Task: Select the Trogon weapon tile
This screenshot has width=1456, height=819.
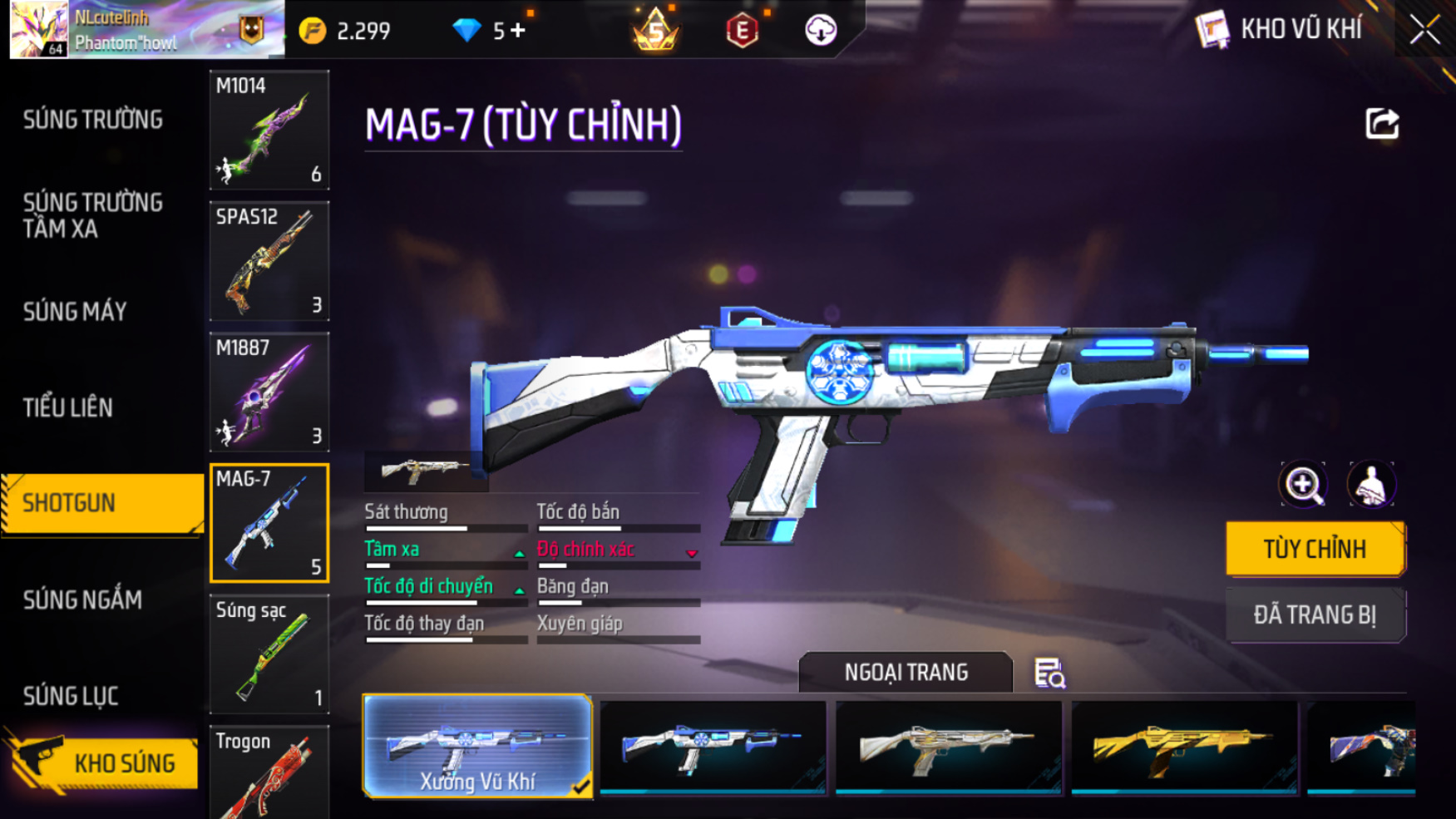Action: tap(269, 773)
